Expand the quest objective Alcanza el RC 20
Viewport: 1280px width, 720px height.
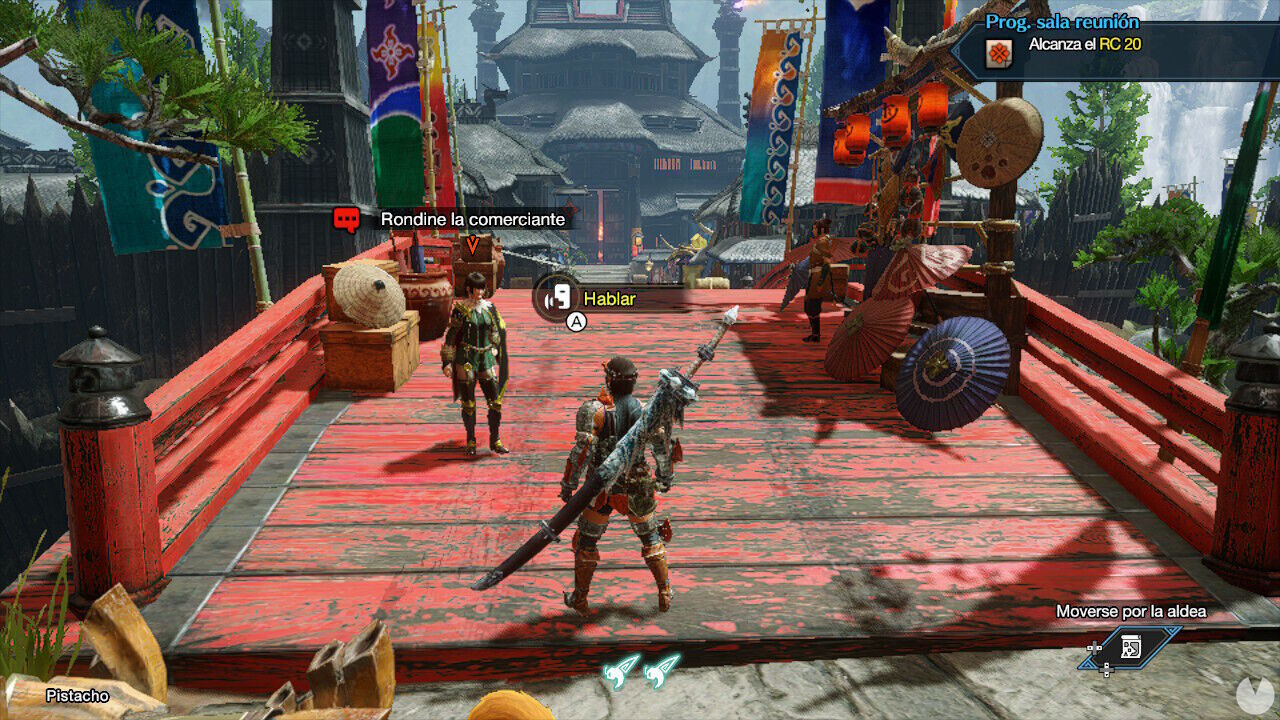1085,43
